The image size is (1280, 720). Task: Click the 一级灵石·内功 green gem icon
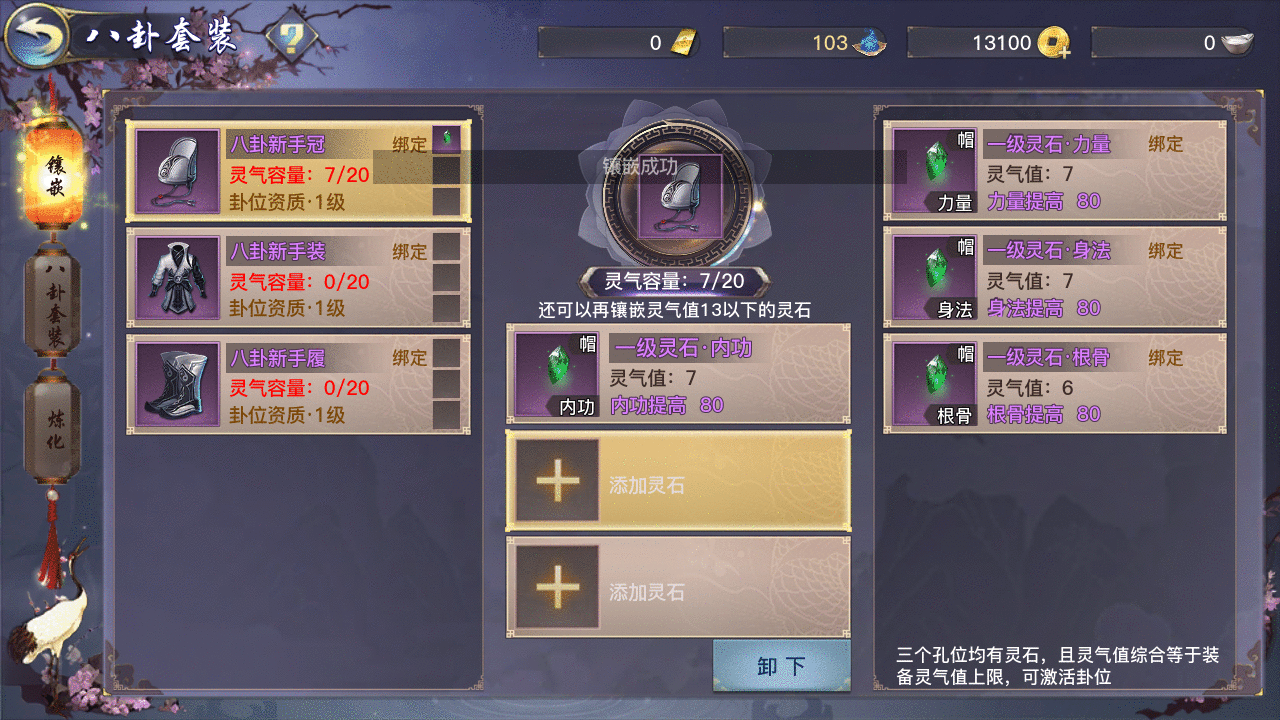coord(555,372)
